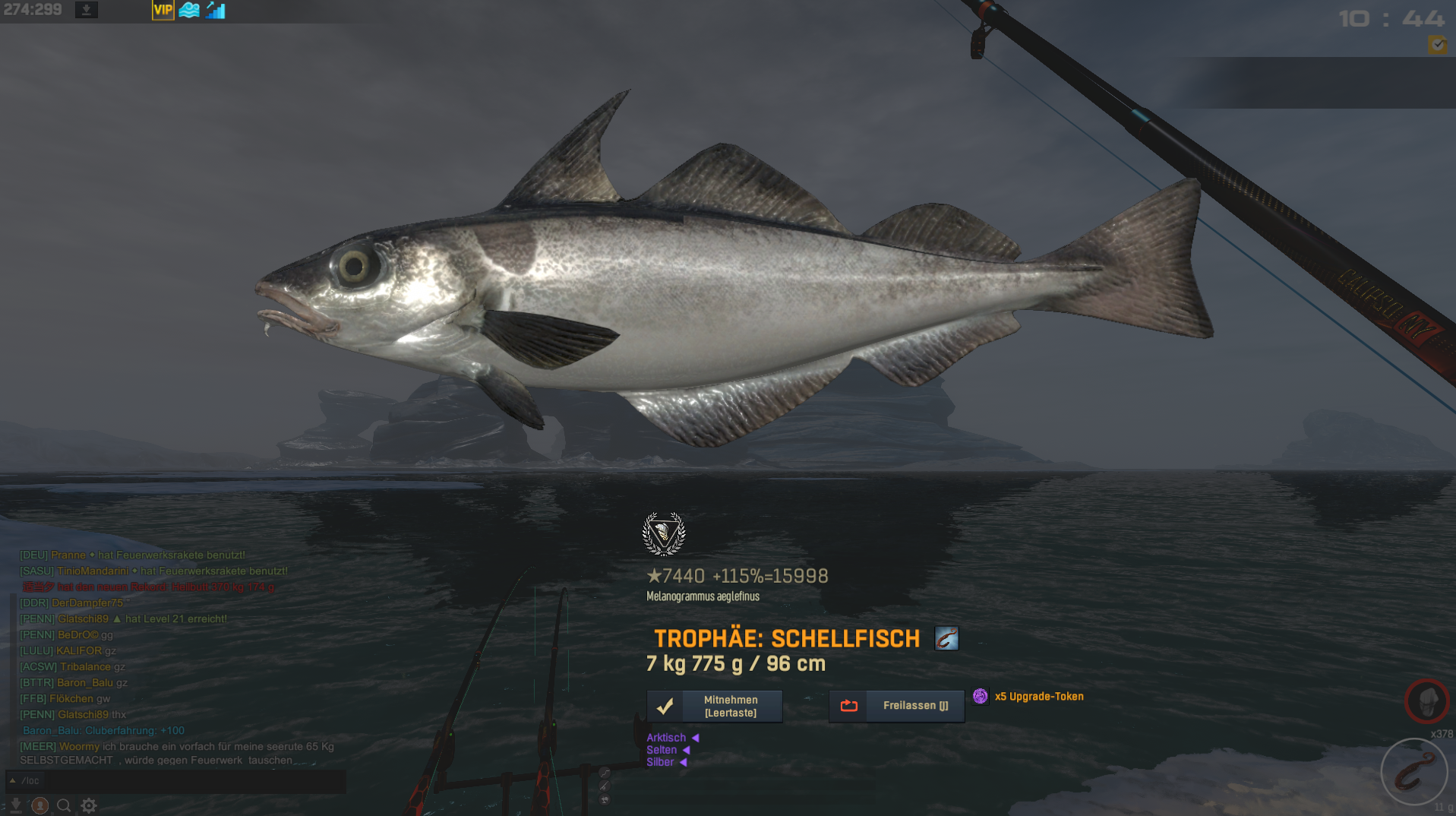
Task: Click the purple Upgrade-Token icon
Action: (981, 696)
